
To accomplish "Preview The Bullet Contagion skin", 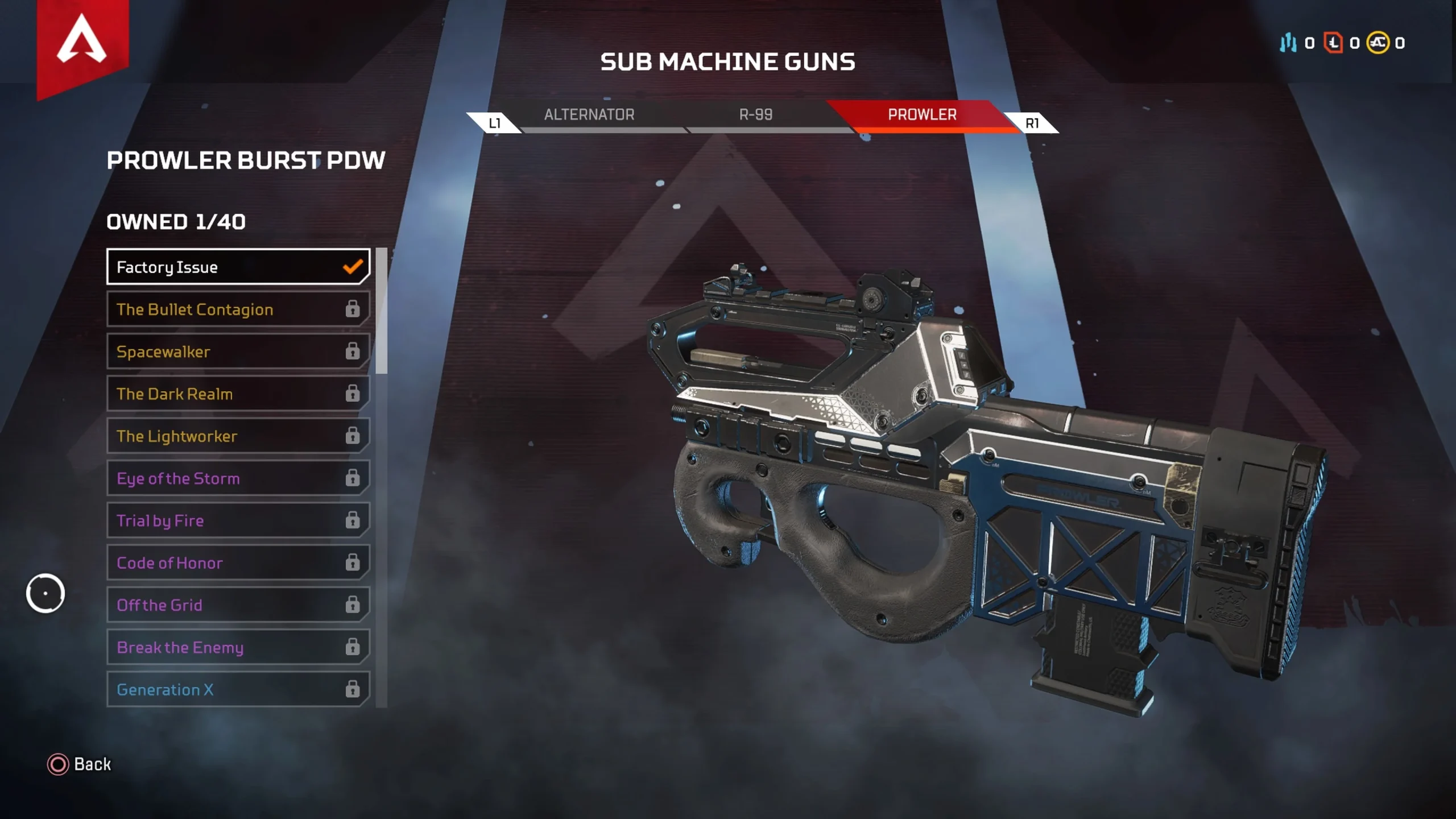I will pyautogui.click(x=238, y=309).
